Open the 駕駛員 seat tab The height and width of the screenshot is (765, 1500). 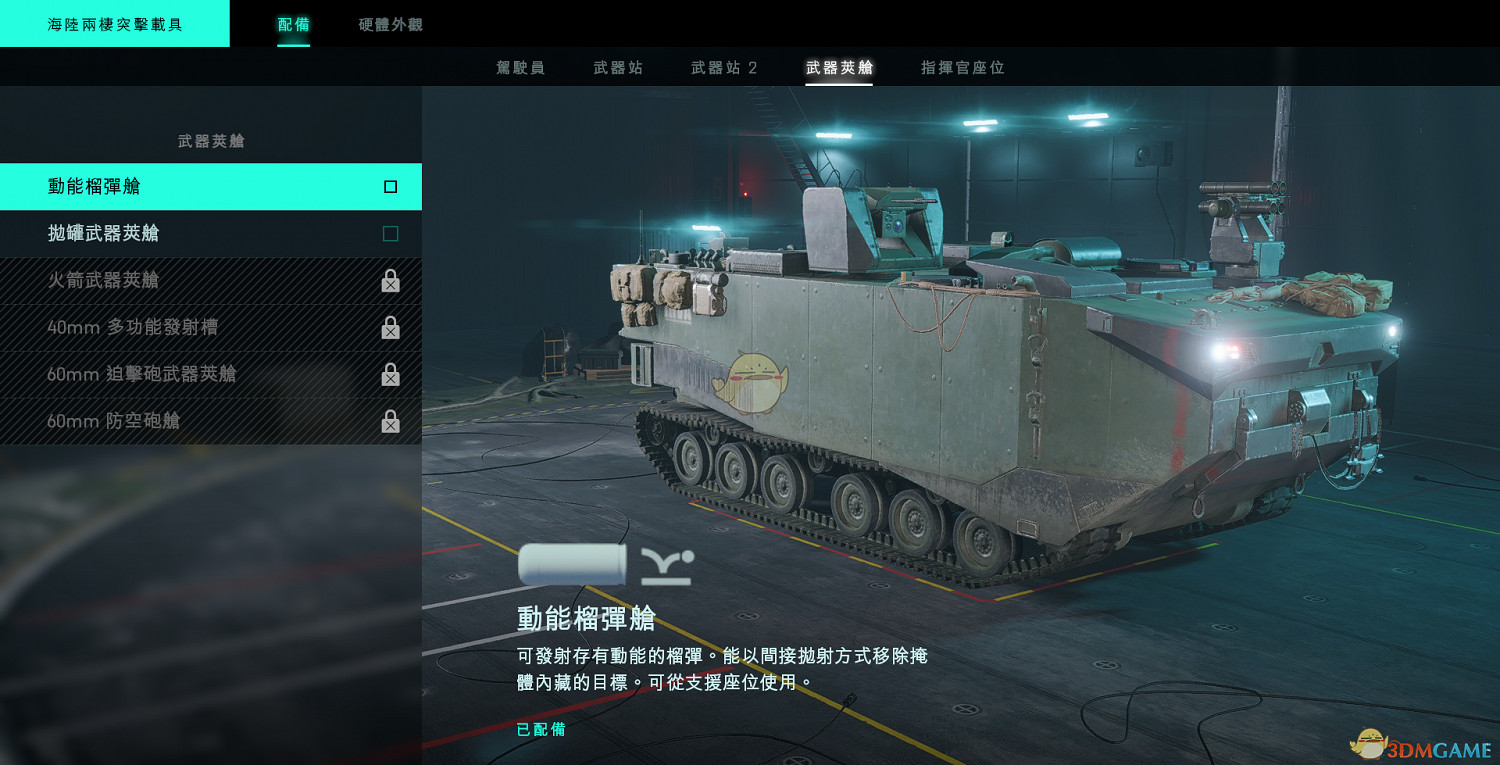[521, 67]
